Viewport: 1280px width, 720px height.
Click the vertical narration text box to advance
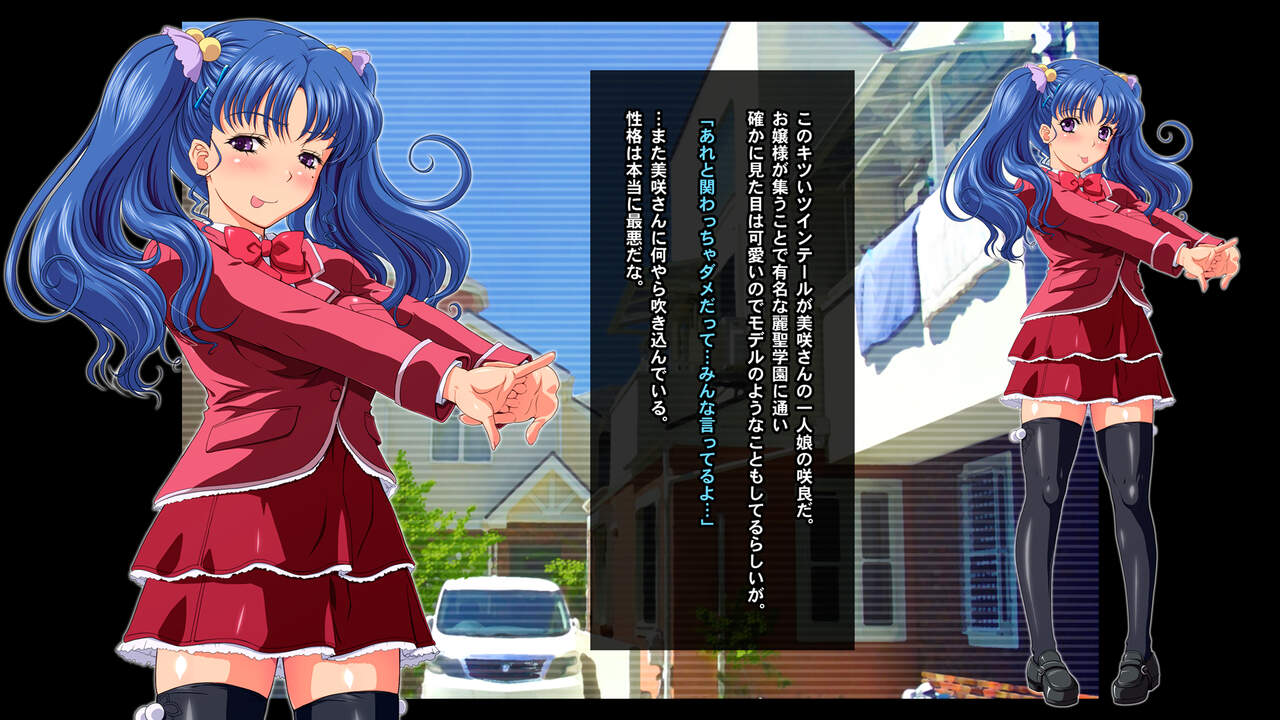(x=722, y=360)
